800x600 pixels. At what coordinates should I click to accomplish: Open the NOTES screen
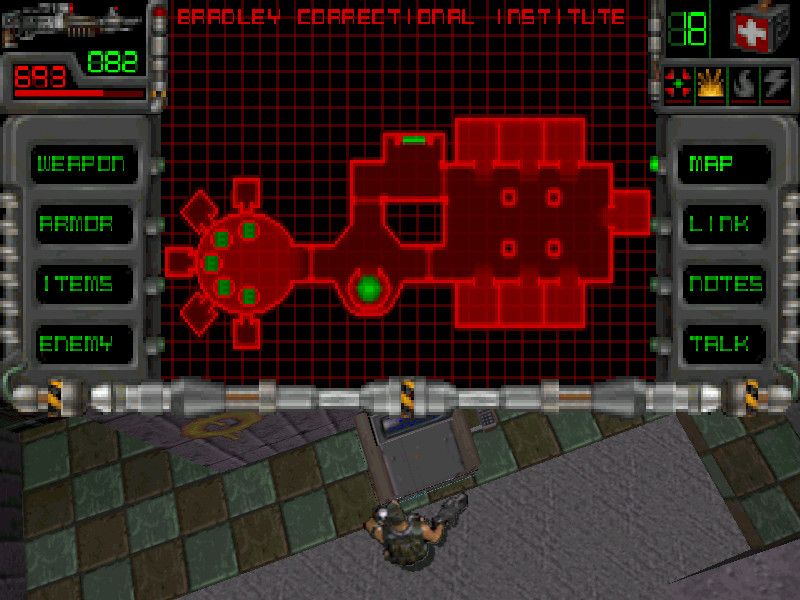pyautogui.click(x=726, y=284)
